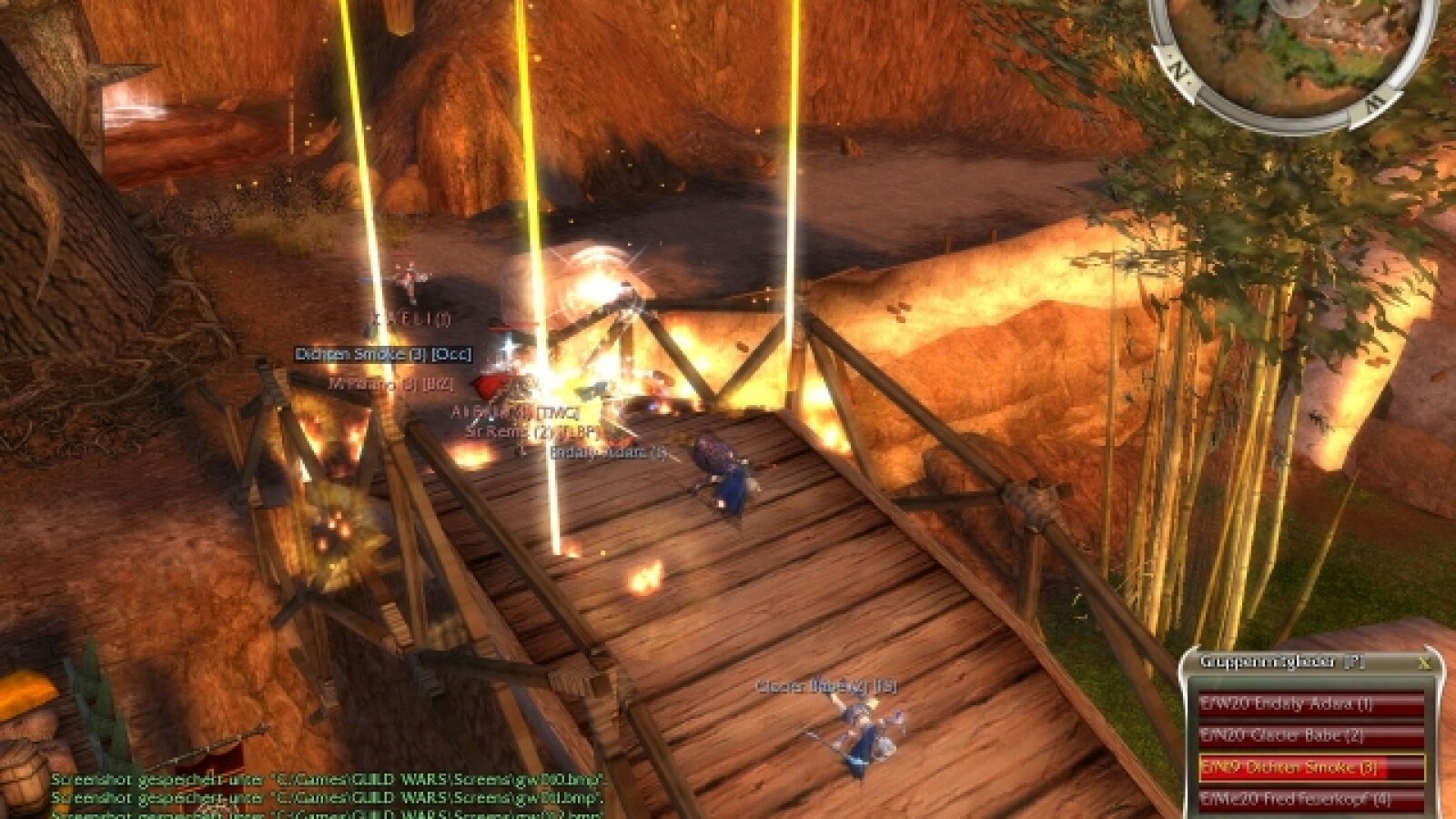Viewport: 1456px width, 819px height.
Task: Click the W marker on the compass minimap
Action: (x=1374, y=103)
